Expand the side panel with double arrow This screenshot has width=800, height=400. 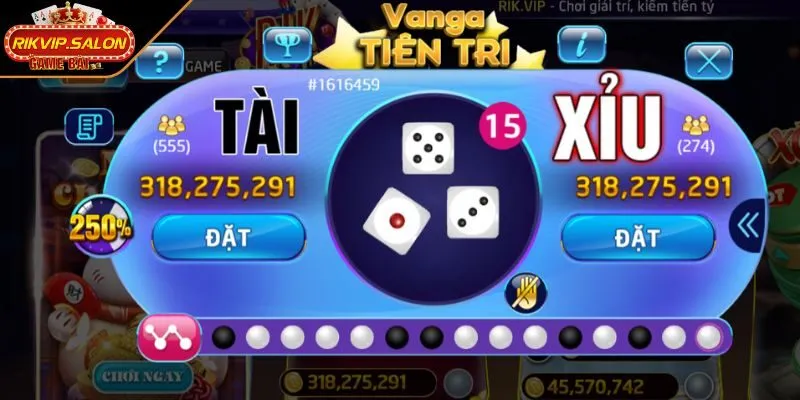[748, 224]
